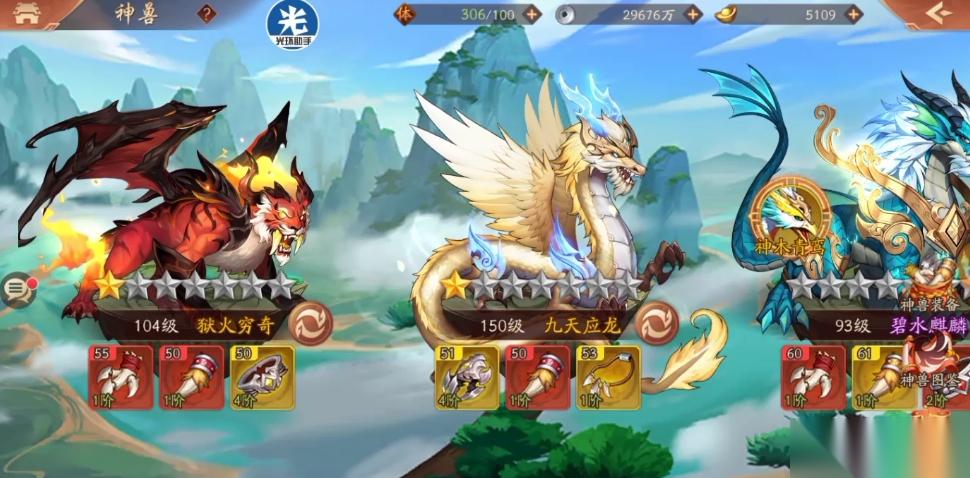Select 狱火穷奇's level 55 claw equipment

click(121, 377)
